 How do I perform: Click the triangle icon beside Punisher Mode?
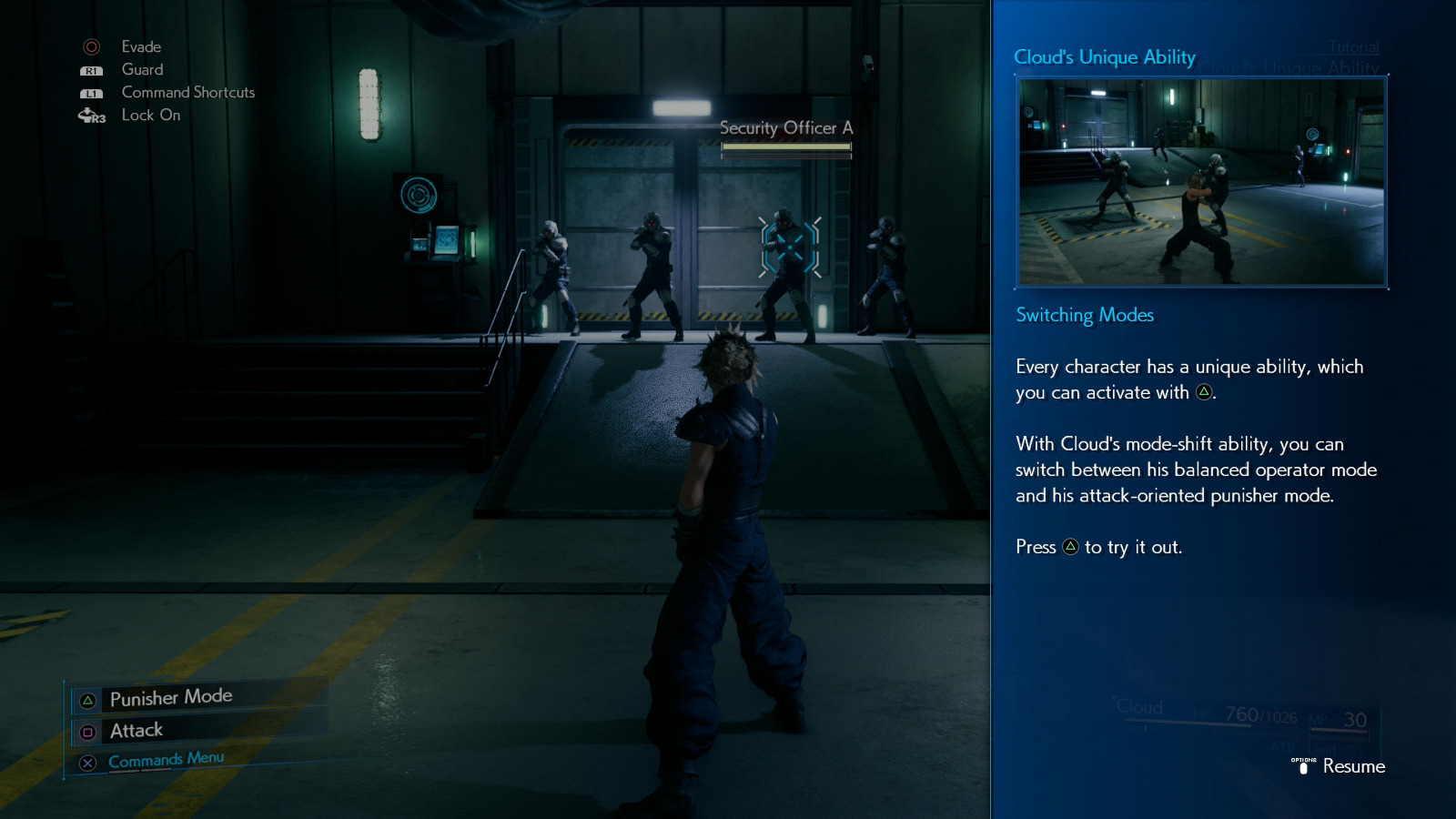(86, 698)
